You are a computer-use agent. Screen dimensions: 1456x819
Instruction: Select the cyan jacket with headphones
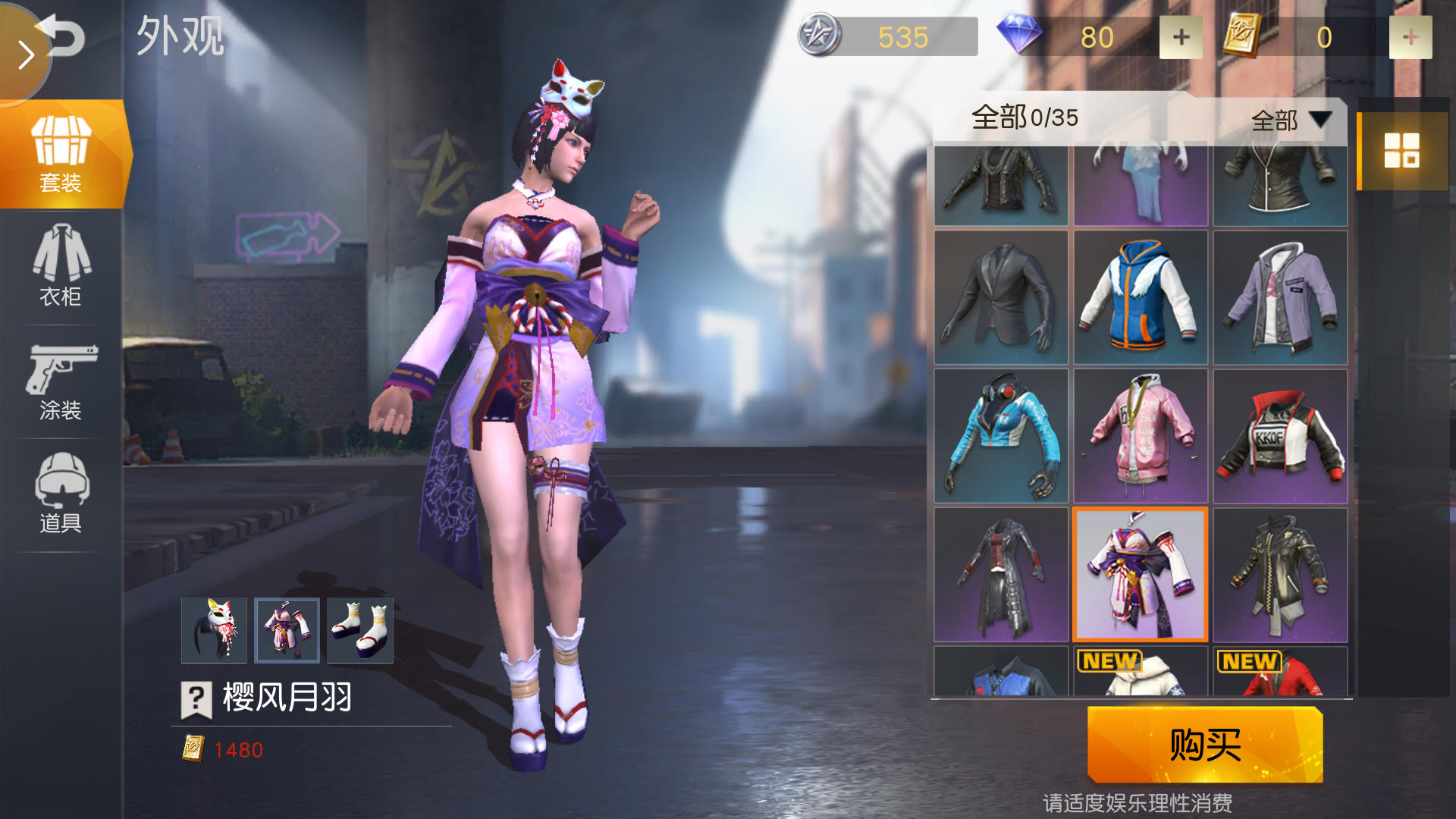1001,437
